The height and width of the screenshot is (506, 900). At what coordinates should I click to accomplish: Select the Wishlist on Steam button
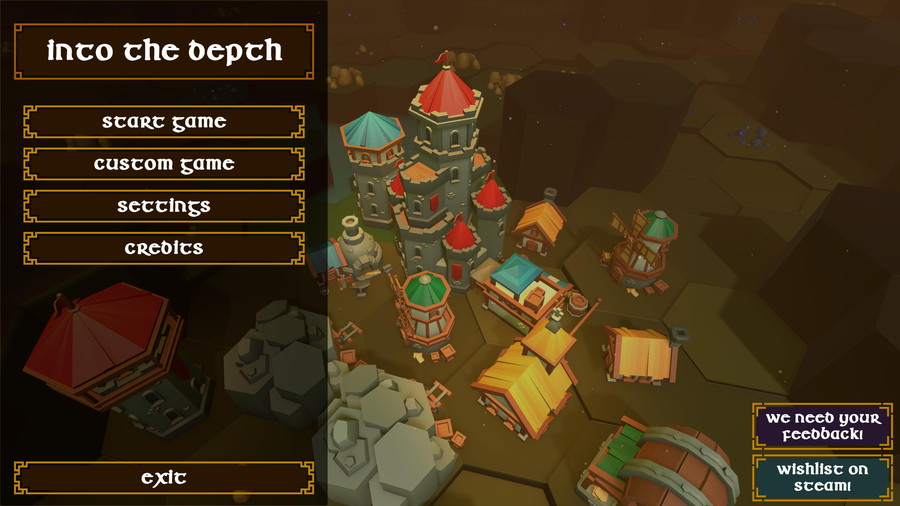click(822, 477)
